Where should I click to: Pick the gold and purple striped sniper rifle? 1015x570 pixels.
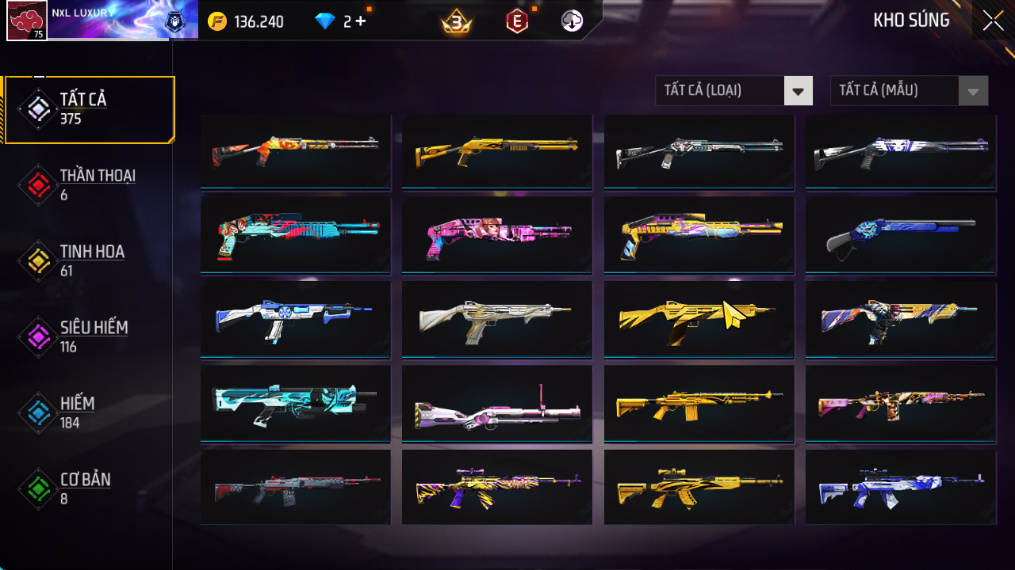[x=497, y=487]
